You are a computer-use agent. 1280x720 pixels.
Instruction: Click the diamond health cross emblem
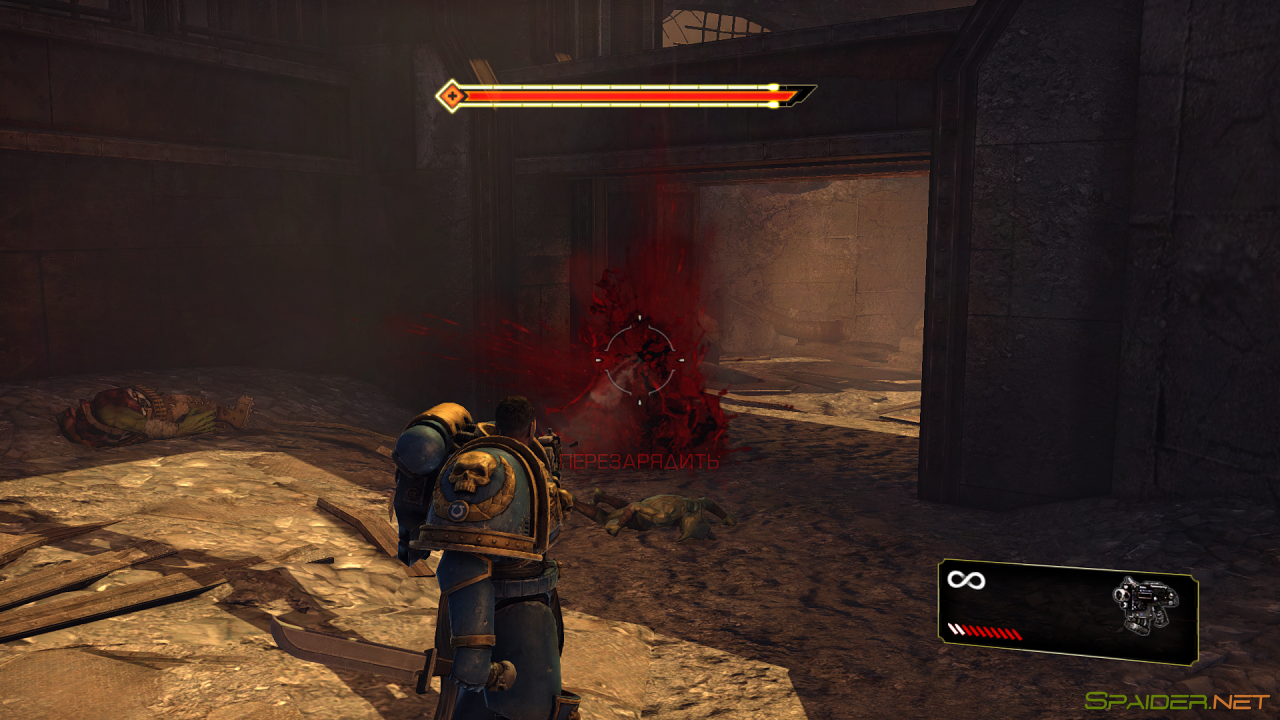pyautogui.click(x=453, y=96)
